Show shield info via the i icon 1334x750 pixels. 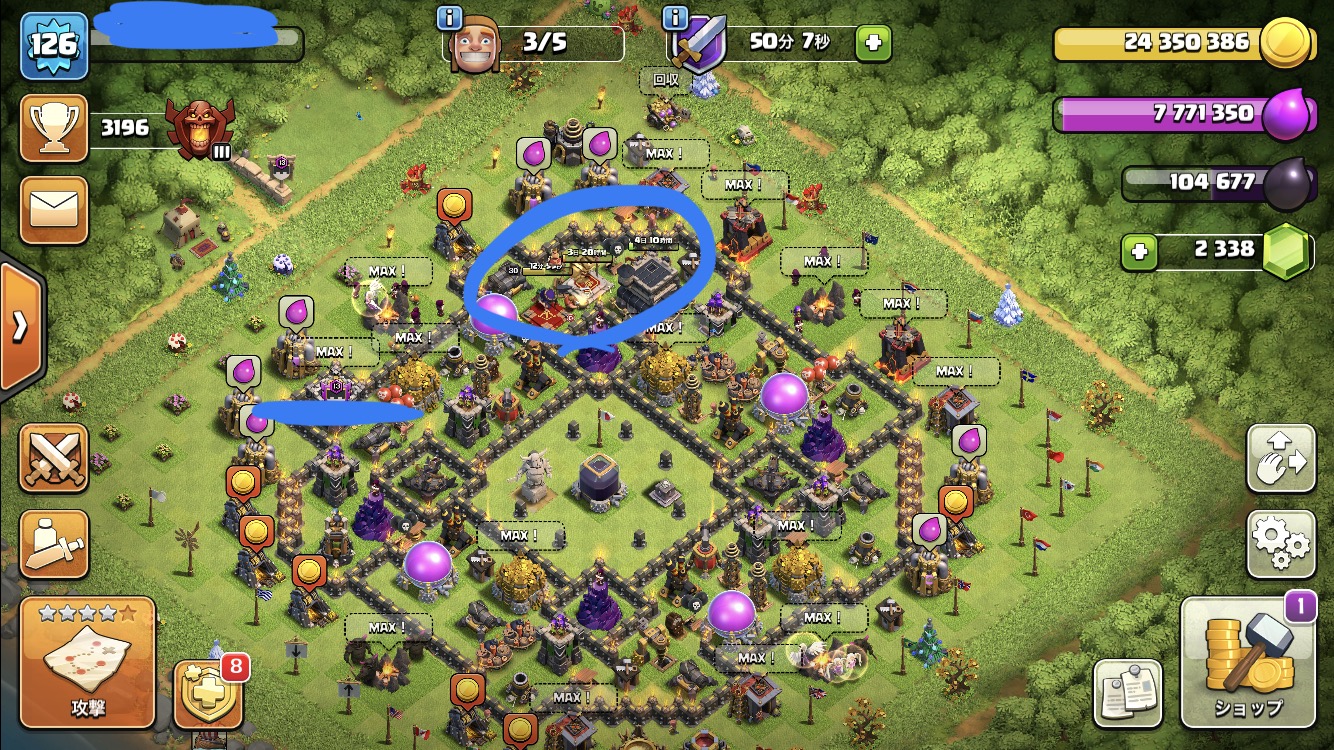(x=677, y=17)
